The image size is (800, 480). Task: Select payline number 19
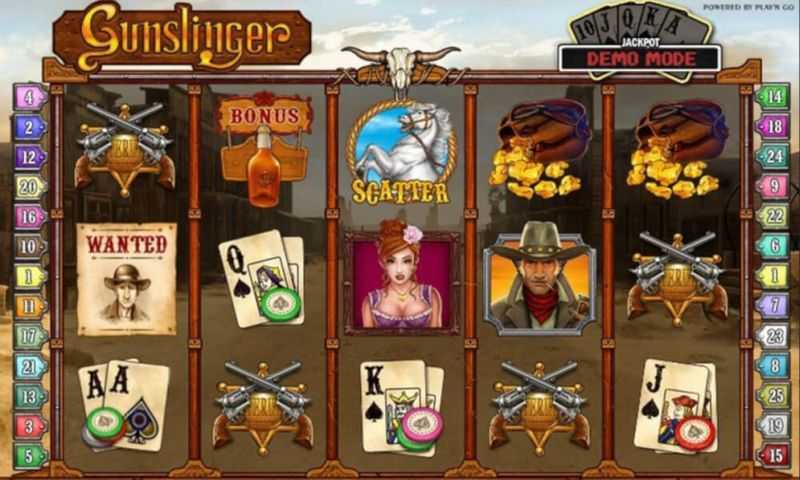click(773, 426)
